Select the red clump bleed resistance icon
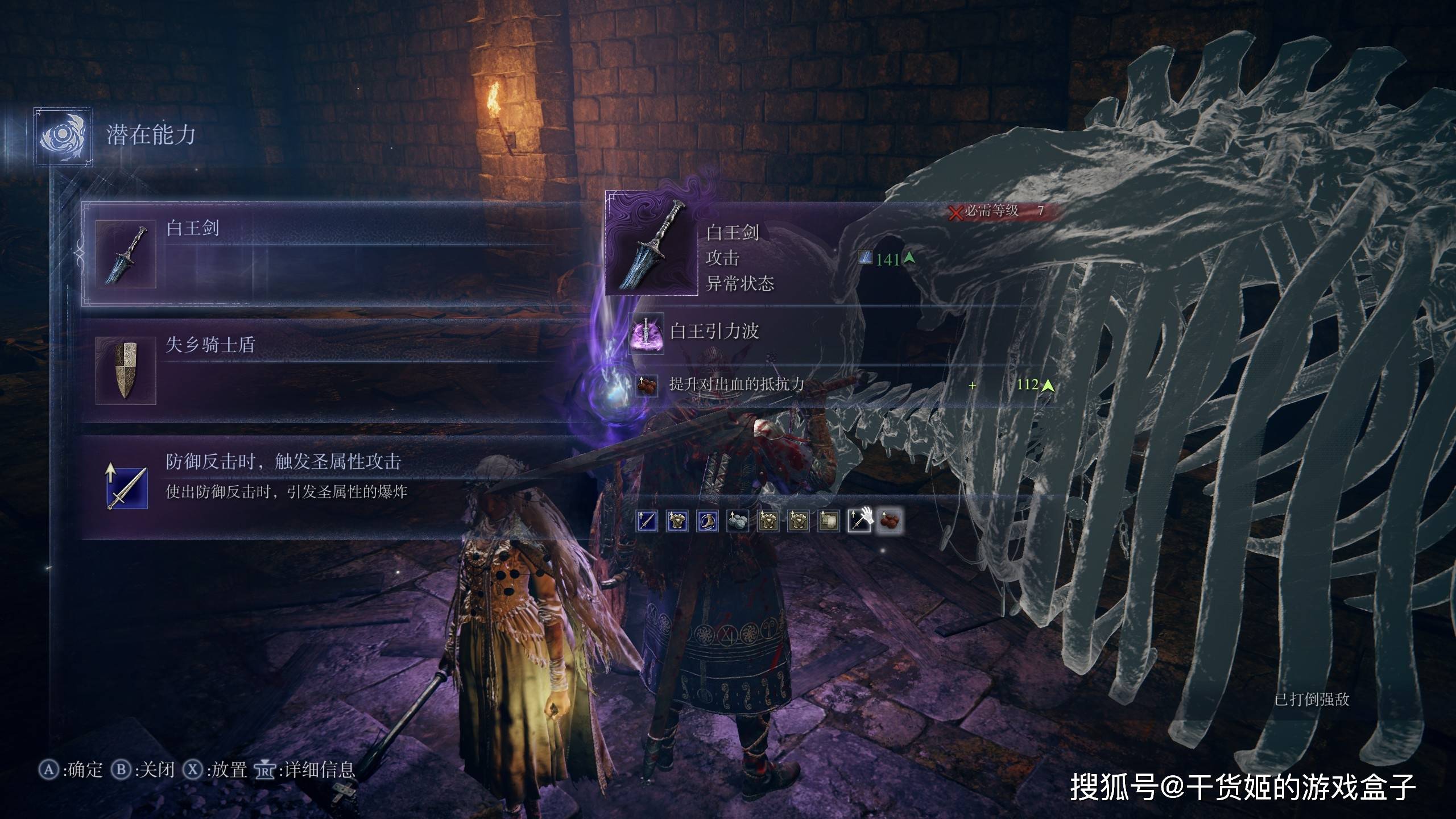 (889, 520)
